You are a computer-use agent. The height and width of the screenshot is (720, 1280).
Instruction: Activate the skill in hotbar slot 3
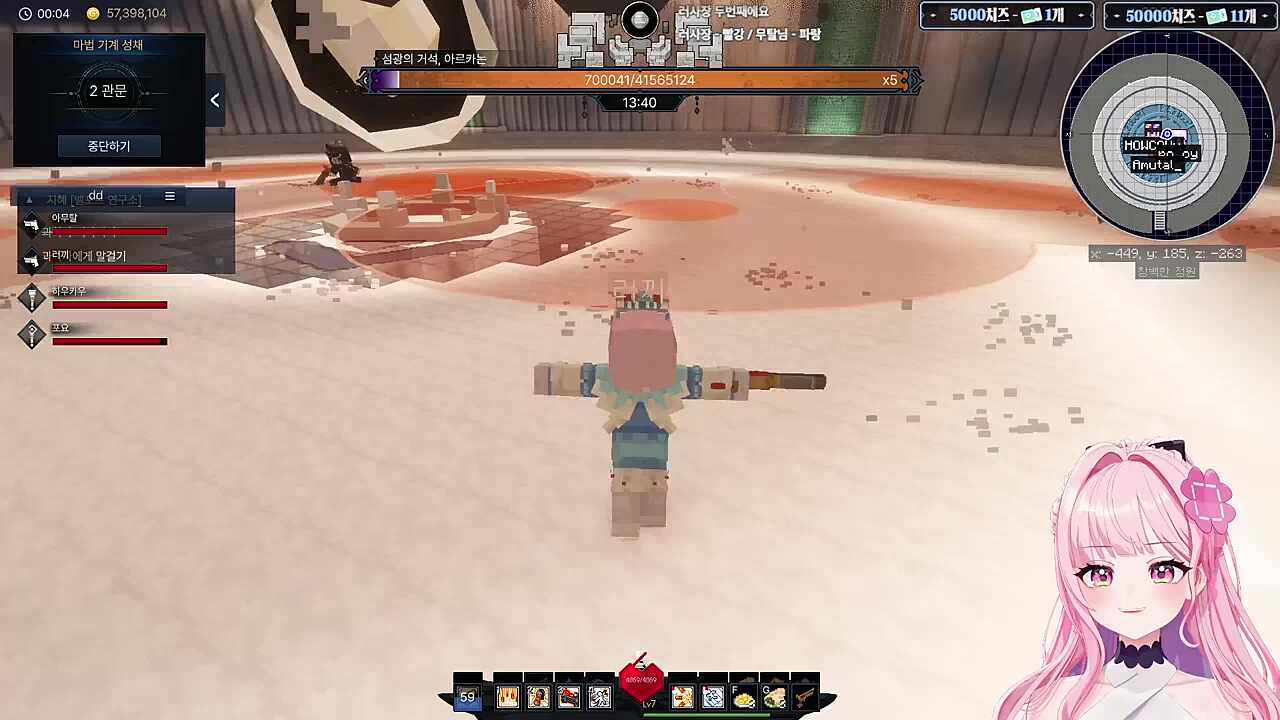coord(569,697)
